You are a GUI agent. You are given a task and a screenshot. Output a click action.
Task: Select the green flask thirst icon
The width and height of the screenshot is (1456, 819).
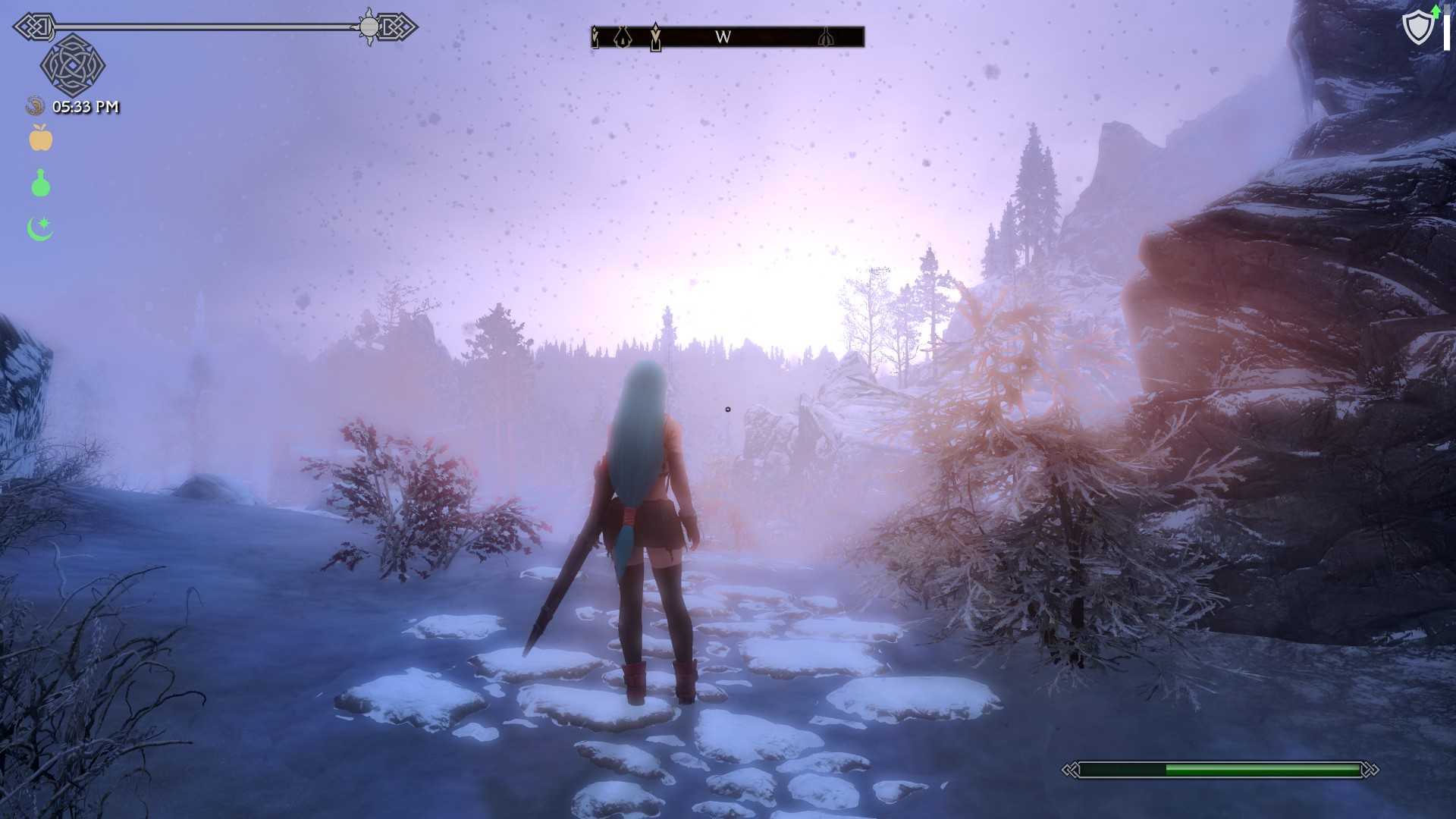coord(41,184)
